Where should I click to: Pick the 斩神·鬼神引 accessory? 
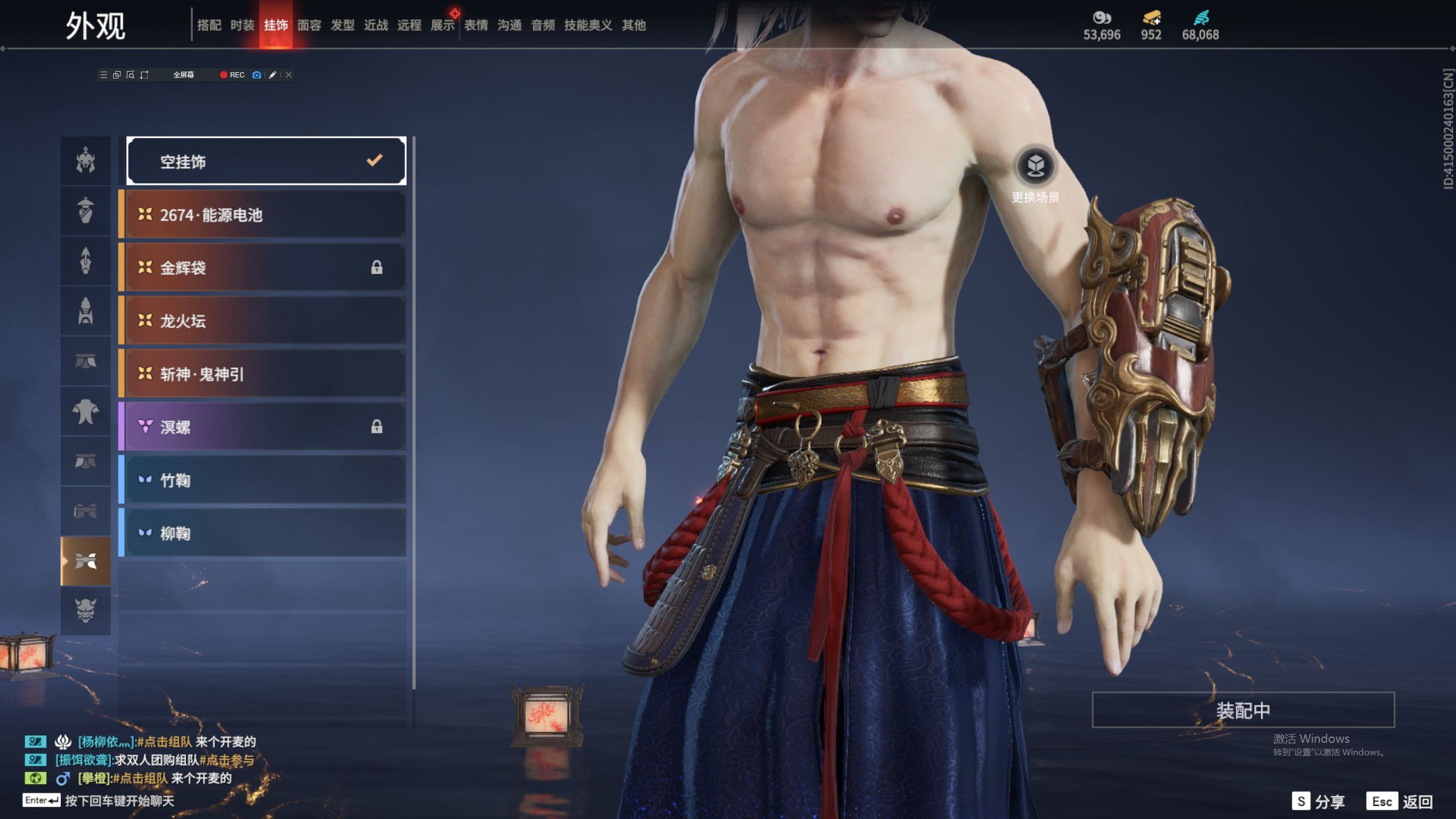coord(266,374)
